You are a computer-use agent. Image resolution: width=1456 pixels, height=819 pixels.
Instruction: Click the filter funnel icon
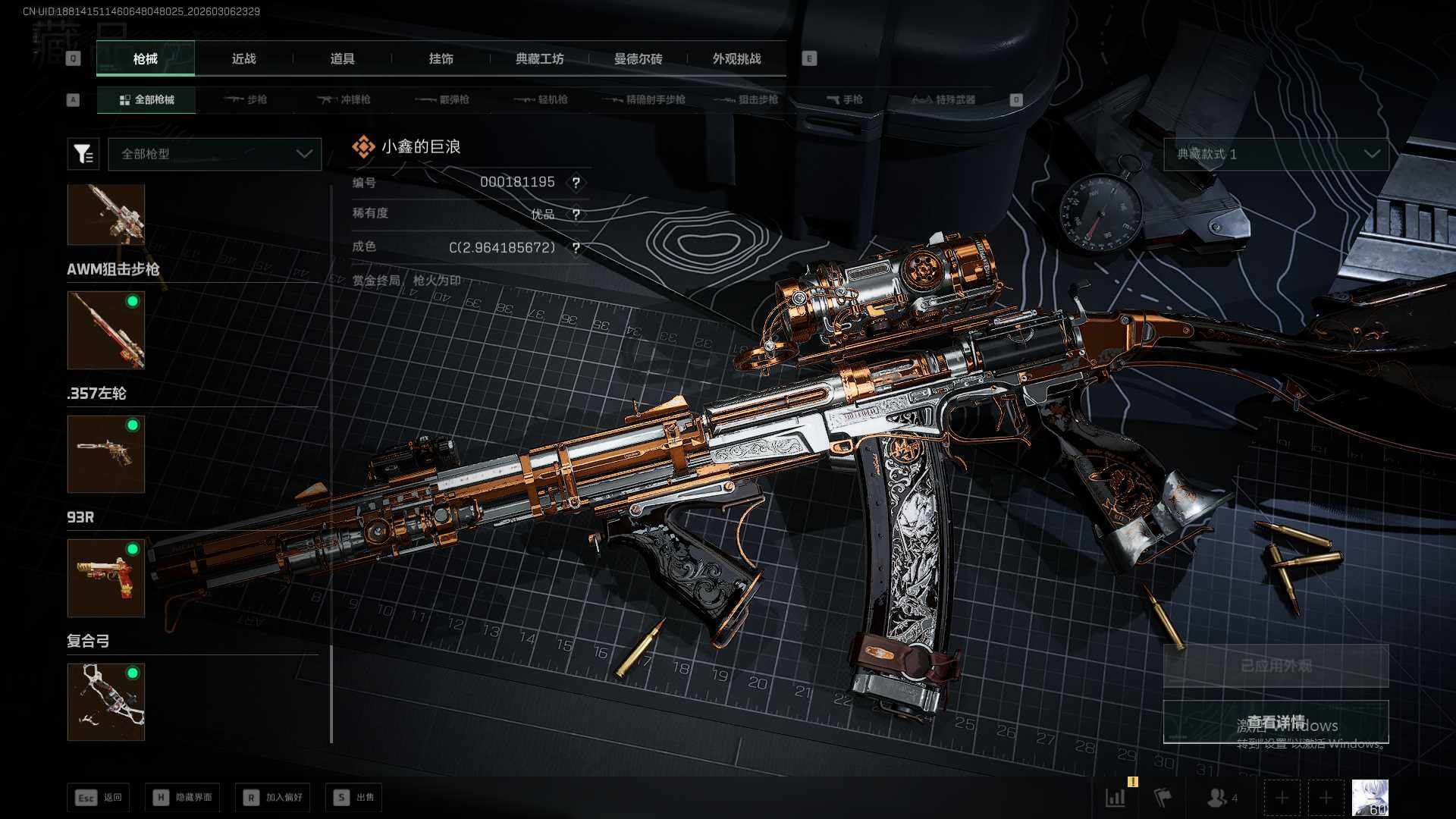pos(83,154)
